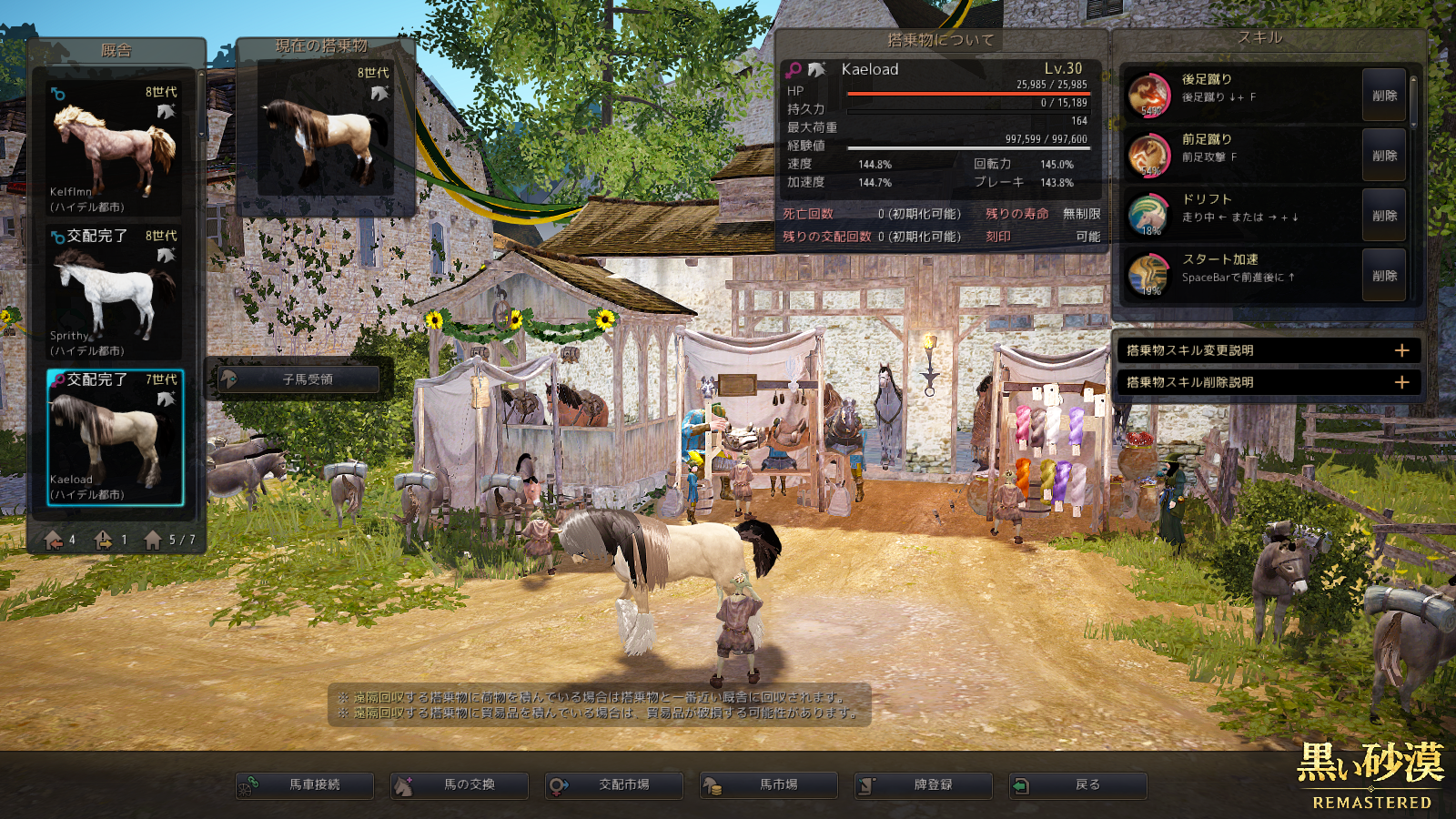Go back with the 戻る button
The image size is (1456, 819).
coord(1078,785)
